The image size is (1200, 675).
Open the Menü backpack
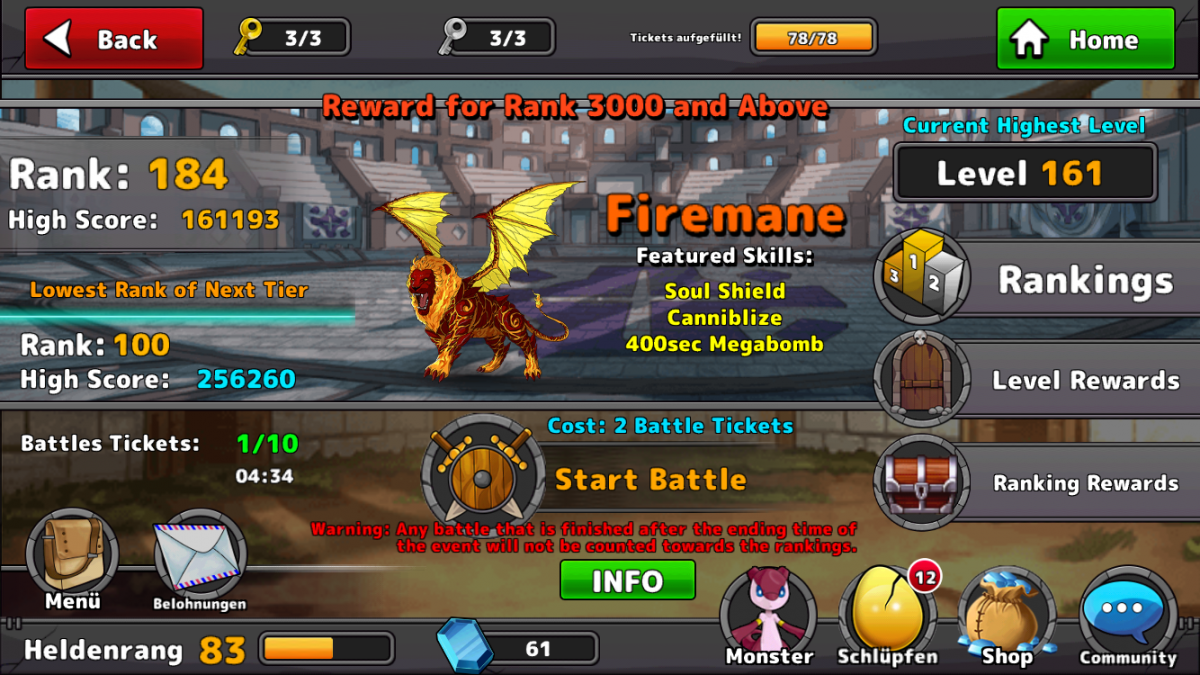coord(72,557)
